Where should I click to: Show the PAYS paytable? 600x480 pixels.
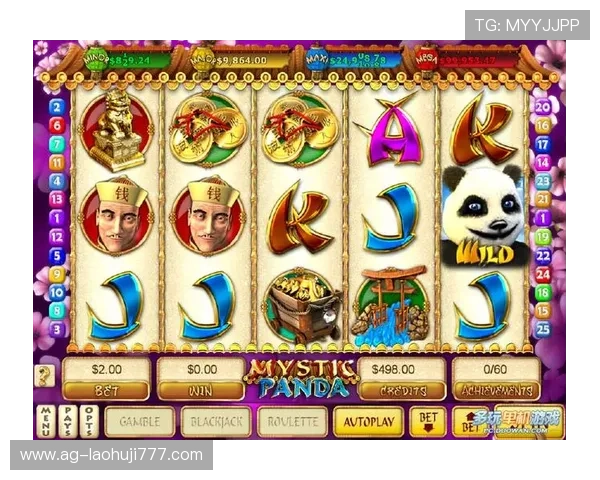click(67, 421)
